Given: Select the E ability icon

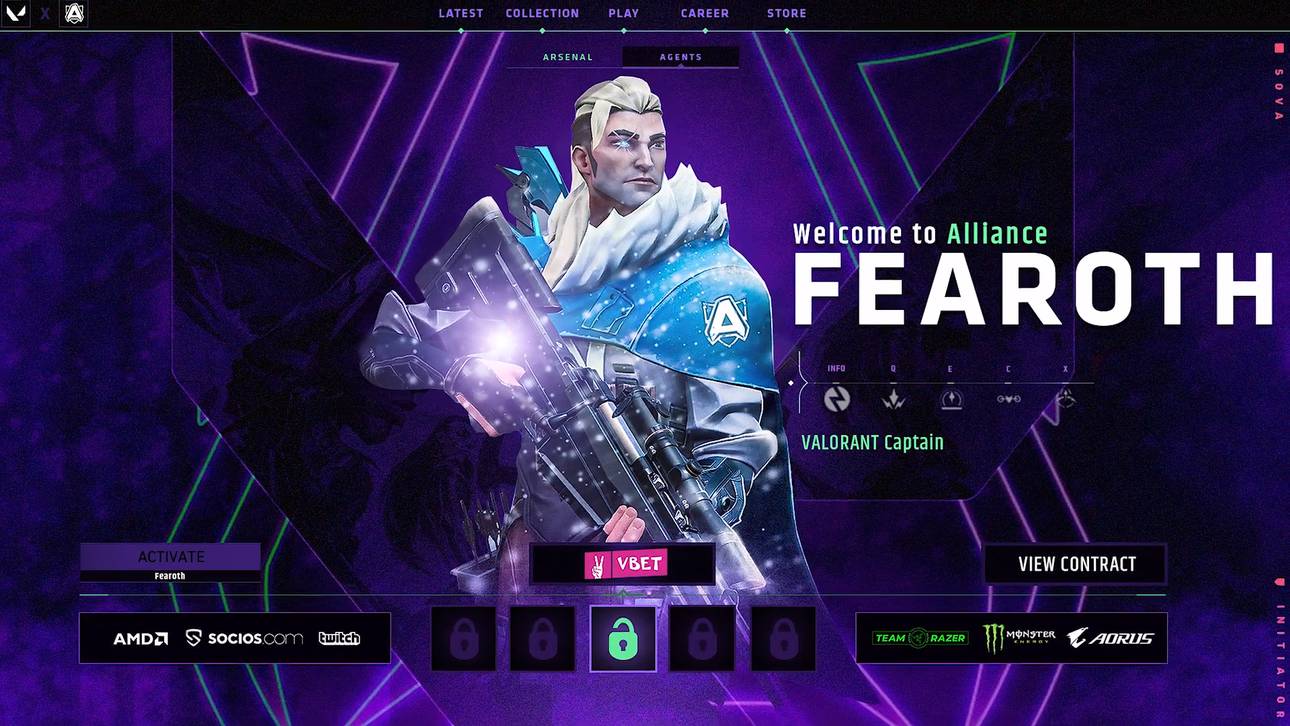Looking at the screenshot, I should coord(950,398).
